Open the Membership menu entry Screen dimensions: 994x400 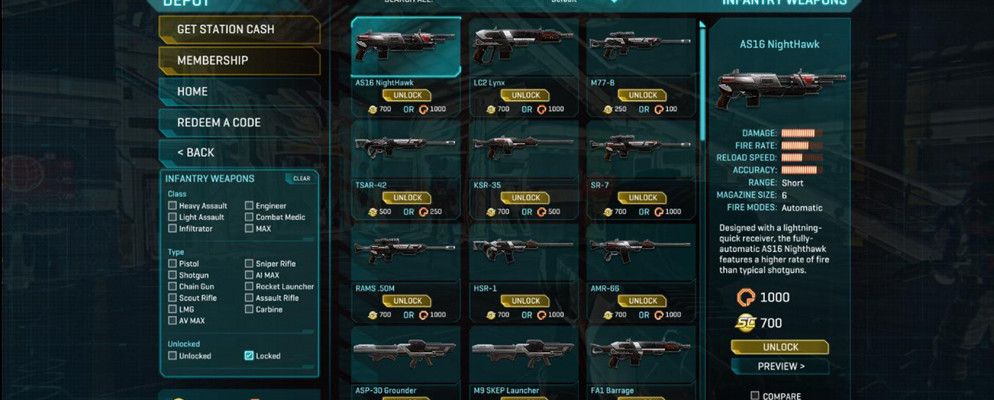[238, 60]
